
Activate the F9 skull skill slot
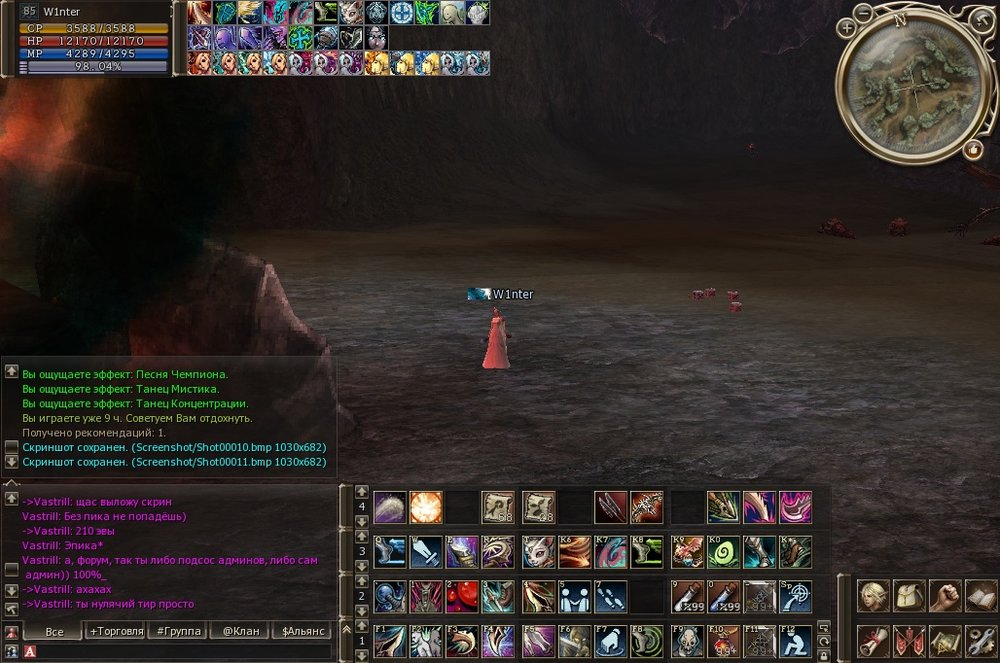pos(688,640)
